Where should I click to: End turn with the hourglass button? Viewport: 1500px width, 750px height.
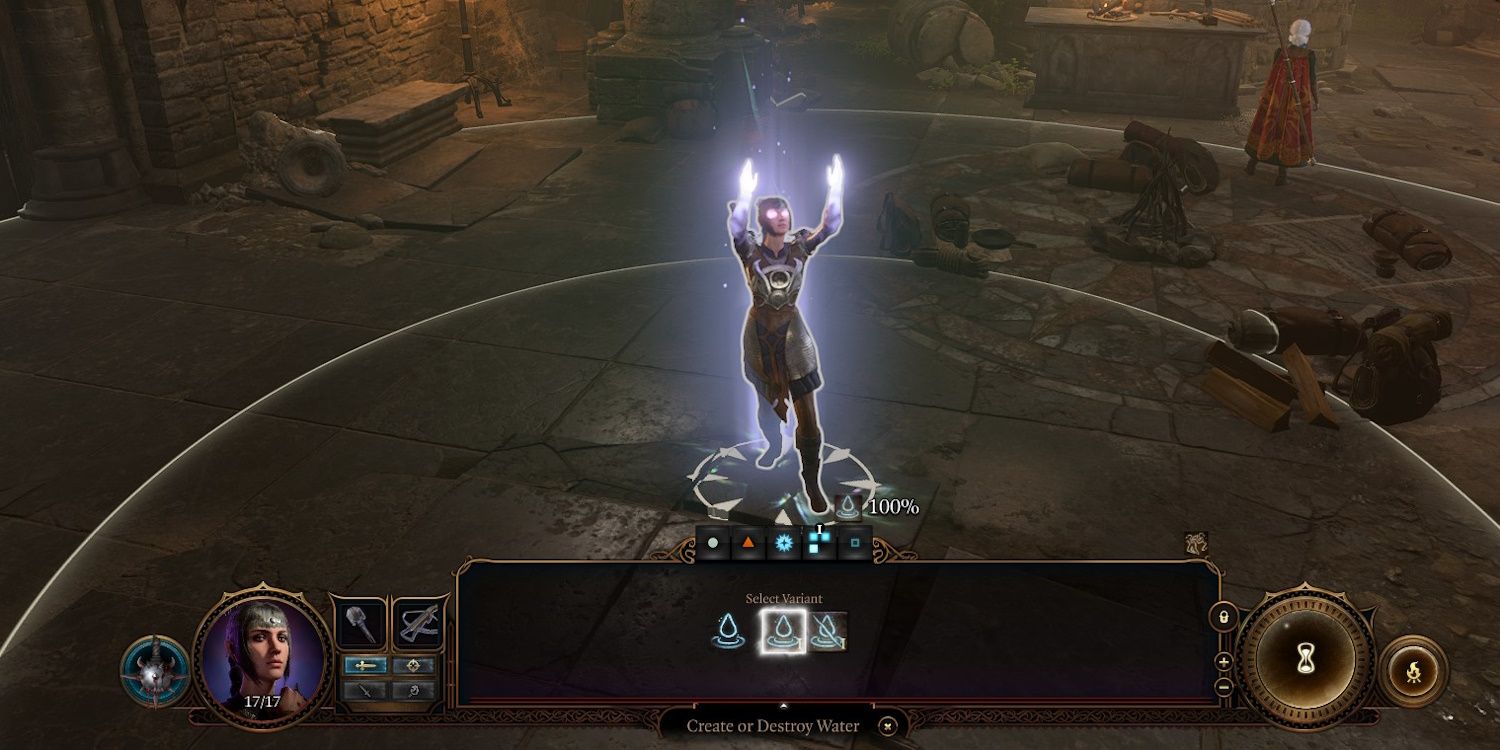(x=1305, y=658)
